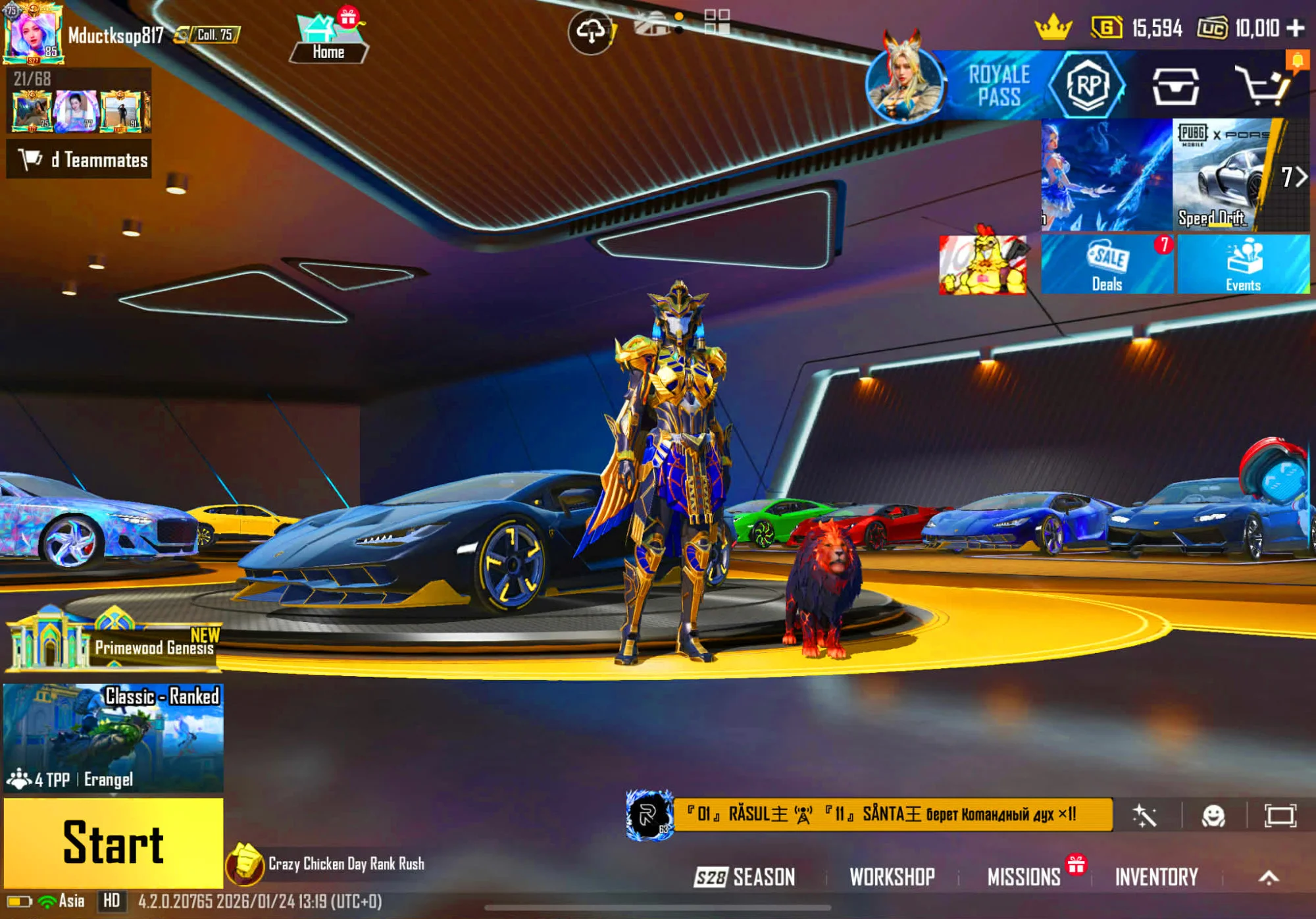Open the emote smiley face icon
Viewport: 1316px width, 919px height.
tap(1213, 816)
